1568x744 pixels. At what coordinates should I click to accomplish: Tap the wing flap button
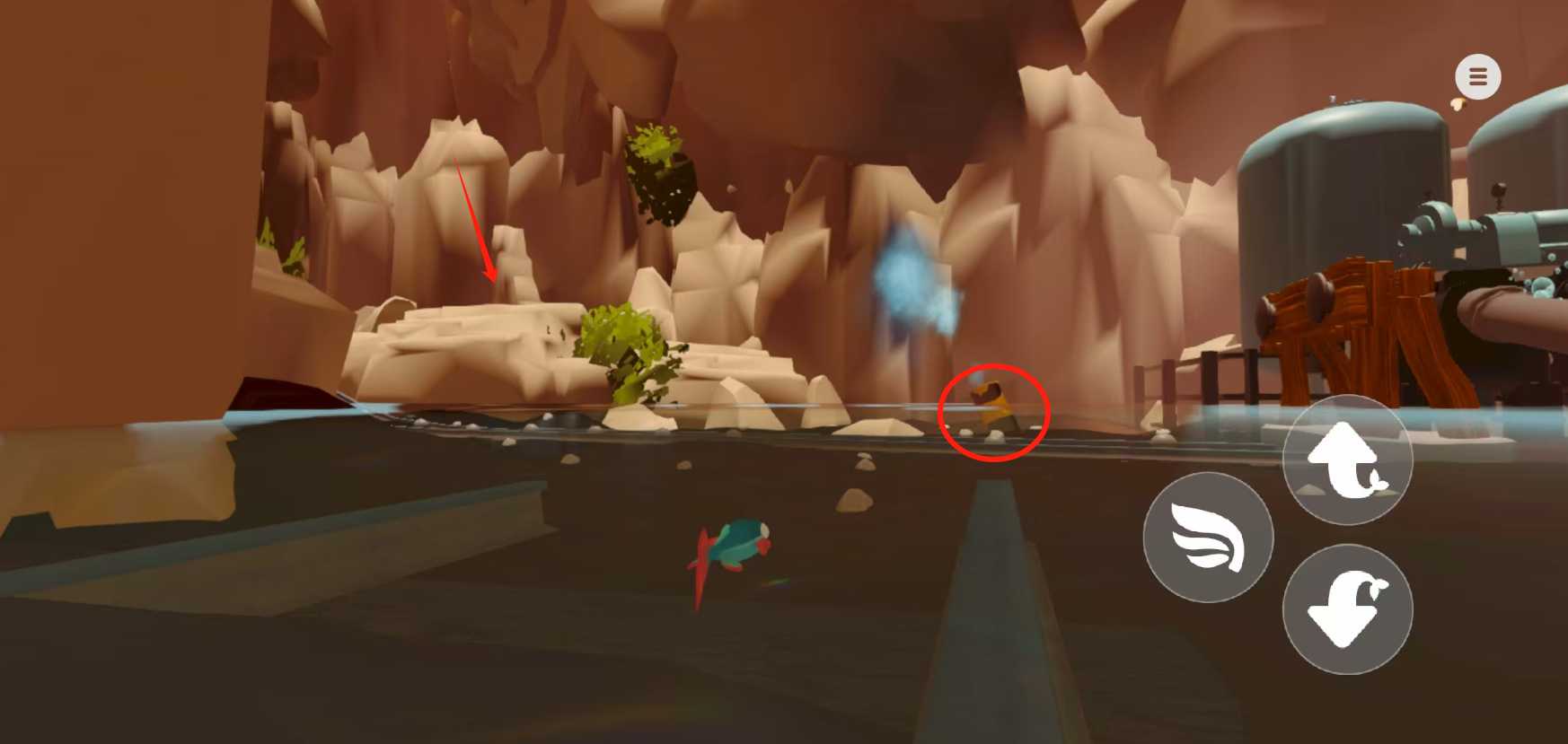point(1208,538)
